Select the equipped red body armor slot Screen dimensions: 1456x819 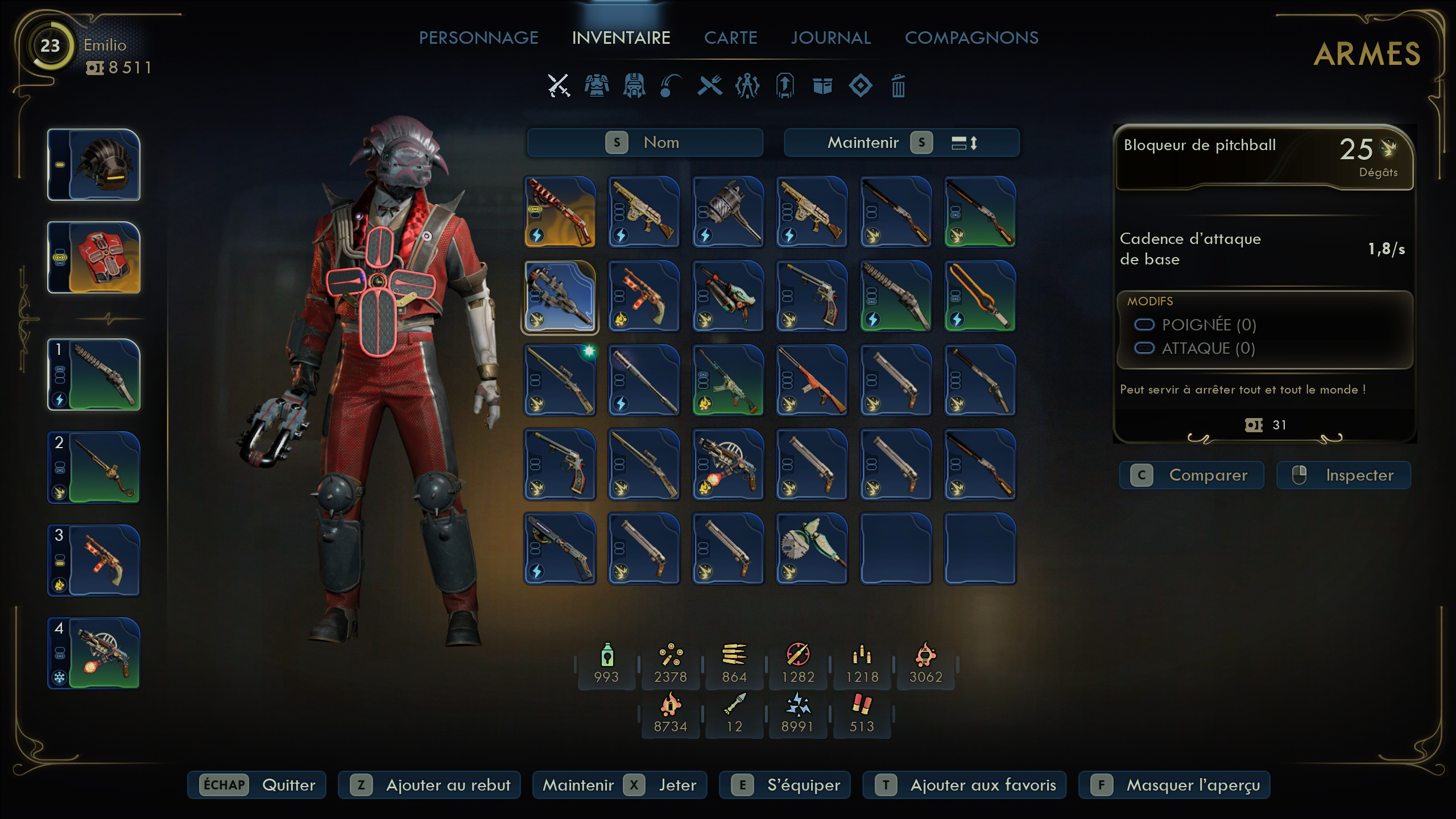click(x=94, y=258)
